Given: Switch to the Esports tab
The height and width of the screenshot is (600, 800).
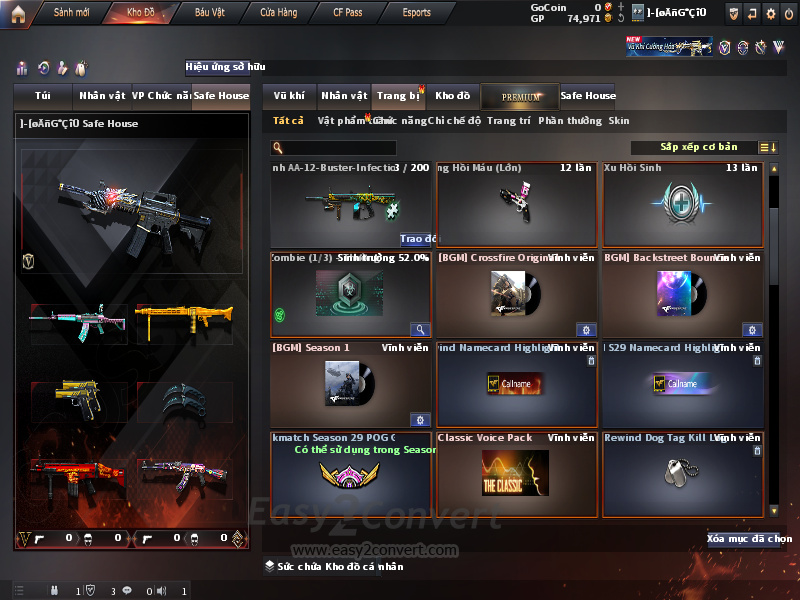Looking at the screenshot, I should point(416,13).
